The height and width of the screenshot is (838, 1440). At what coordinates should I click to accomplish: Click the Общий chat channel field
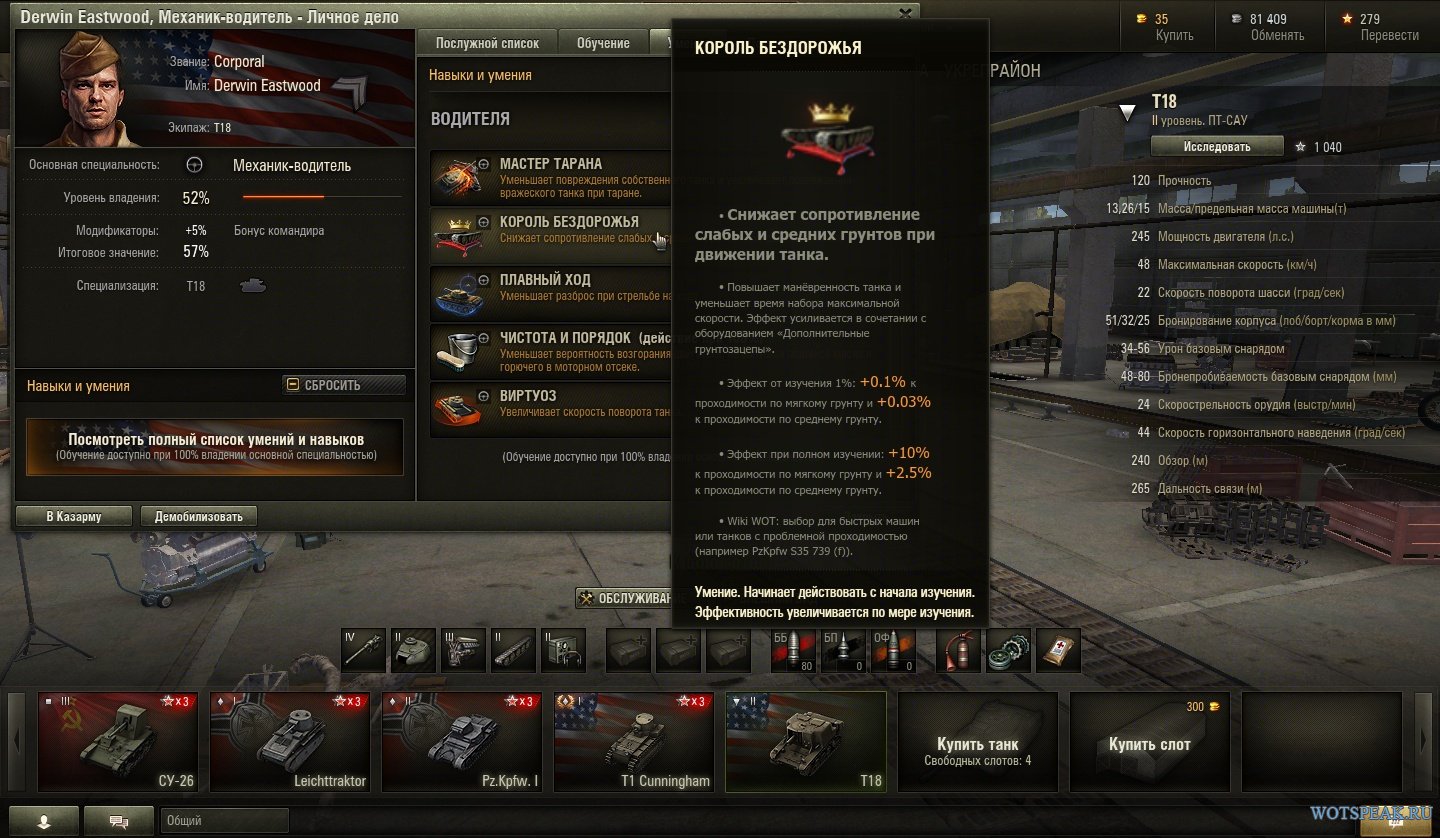400,821
